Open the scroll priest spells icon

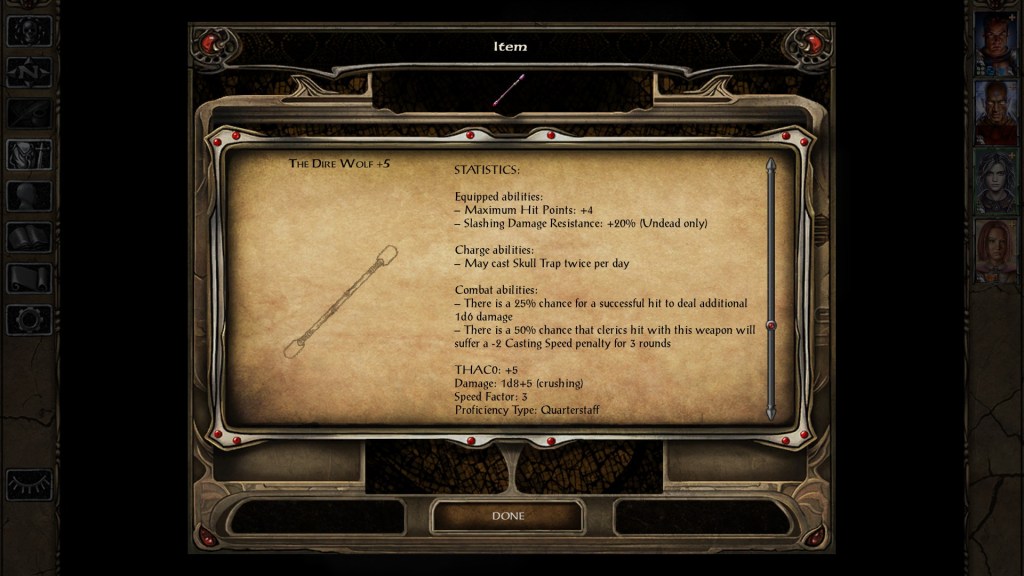29,278
